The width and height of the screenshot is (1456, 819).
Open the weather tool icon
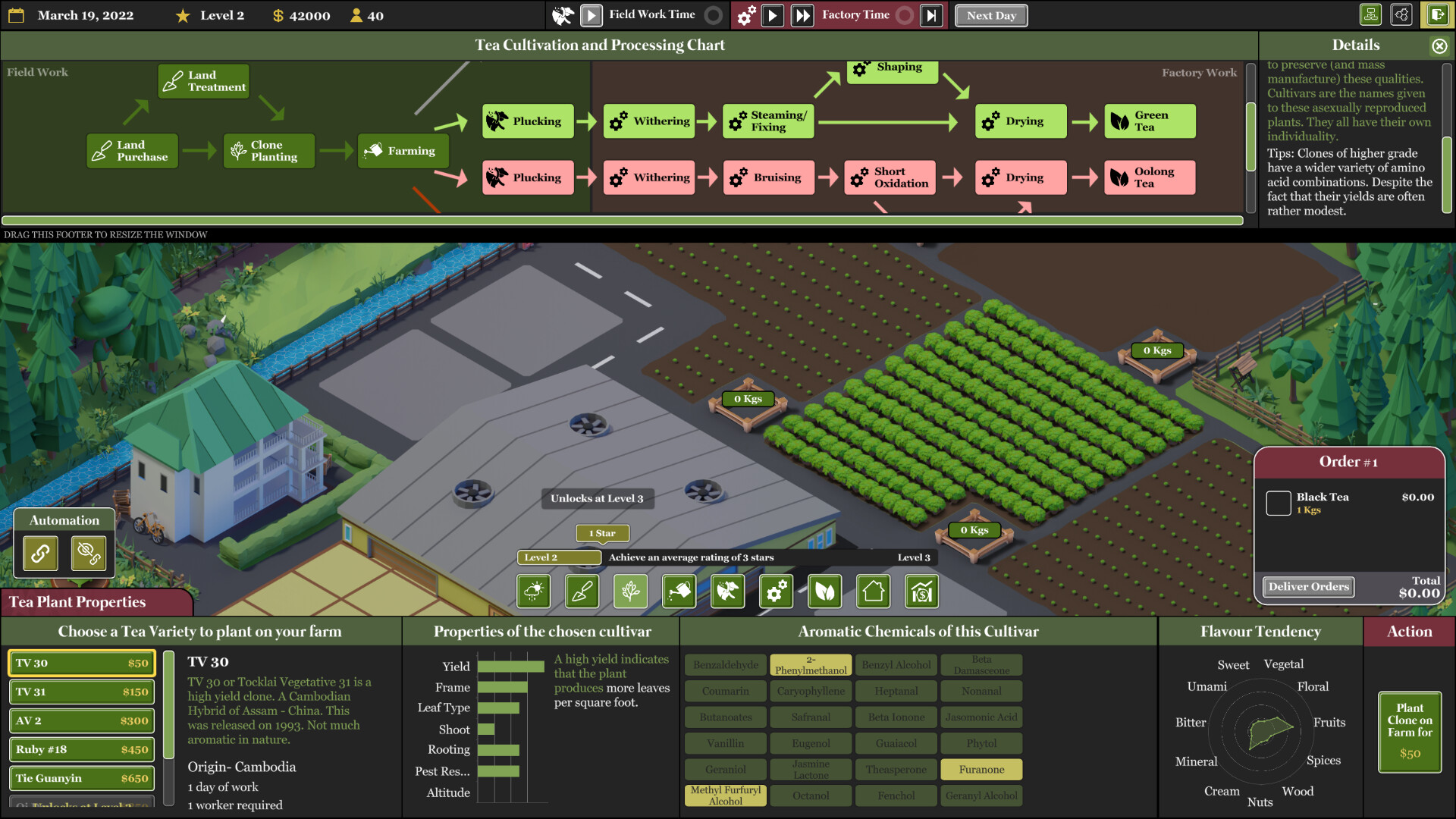tap(534, 591)
